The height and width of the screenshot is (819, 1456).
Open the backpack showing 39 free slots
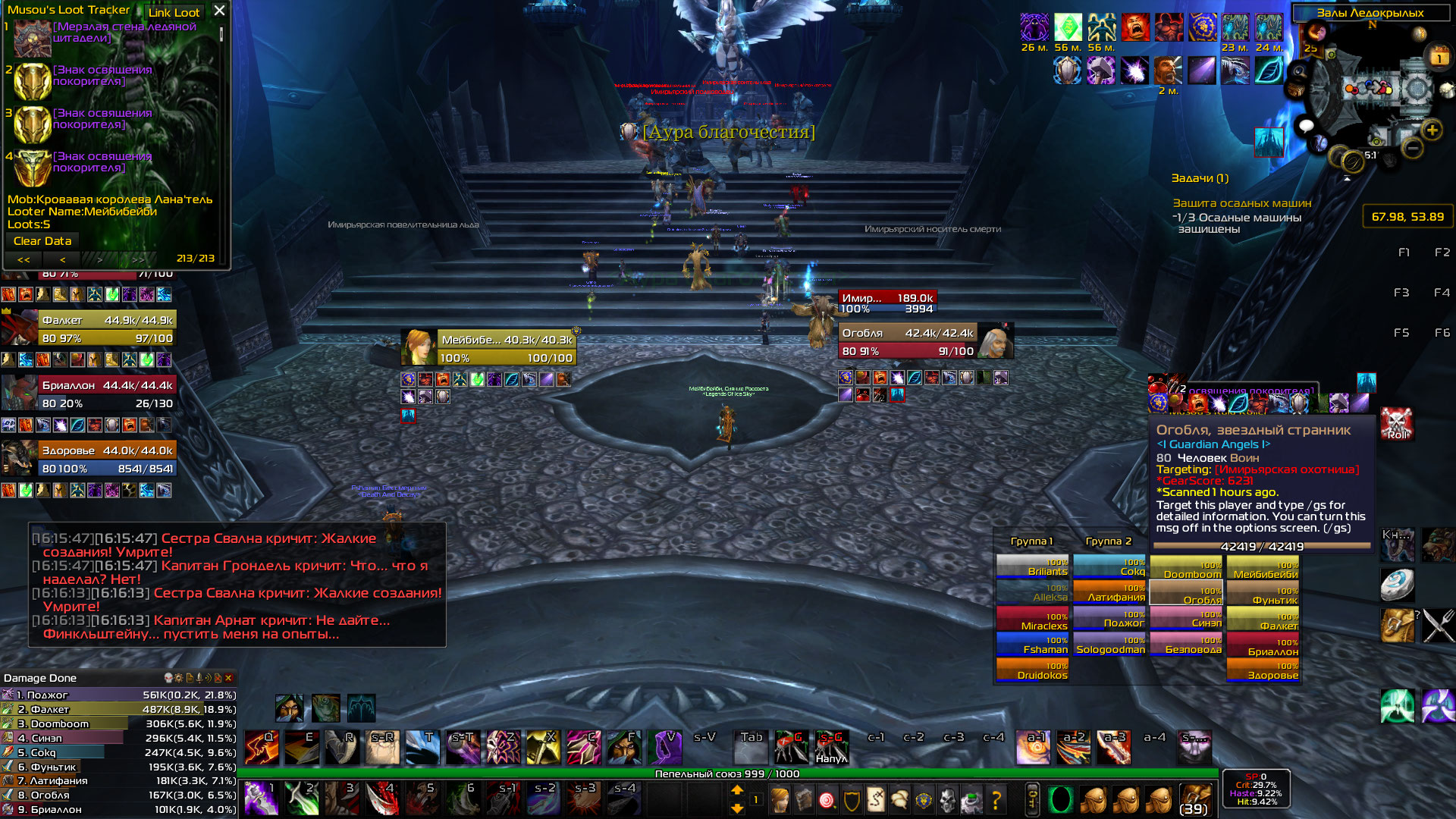tap(1194, 799)
